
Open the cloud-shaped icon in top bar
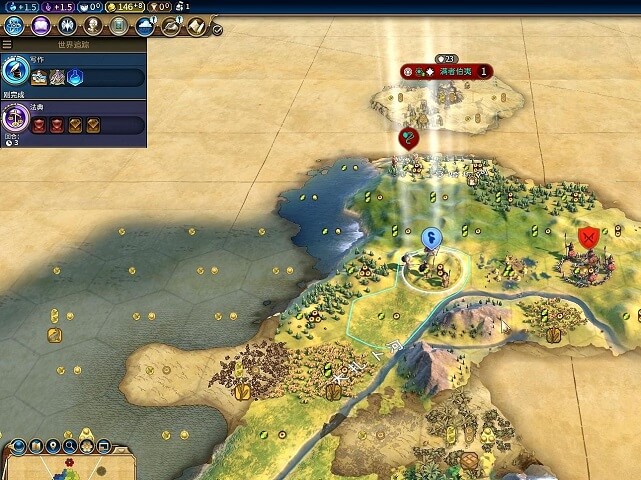pyautogui.click(x=146, y=26)
